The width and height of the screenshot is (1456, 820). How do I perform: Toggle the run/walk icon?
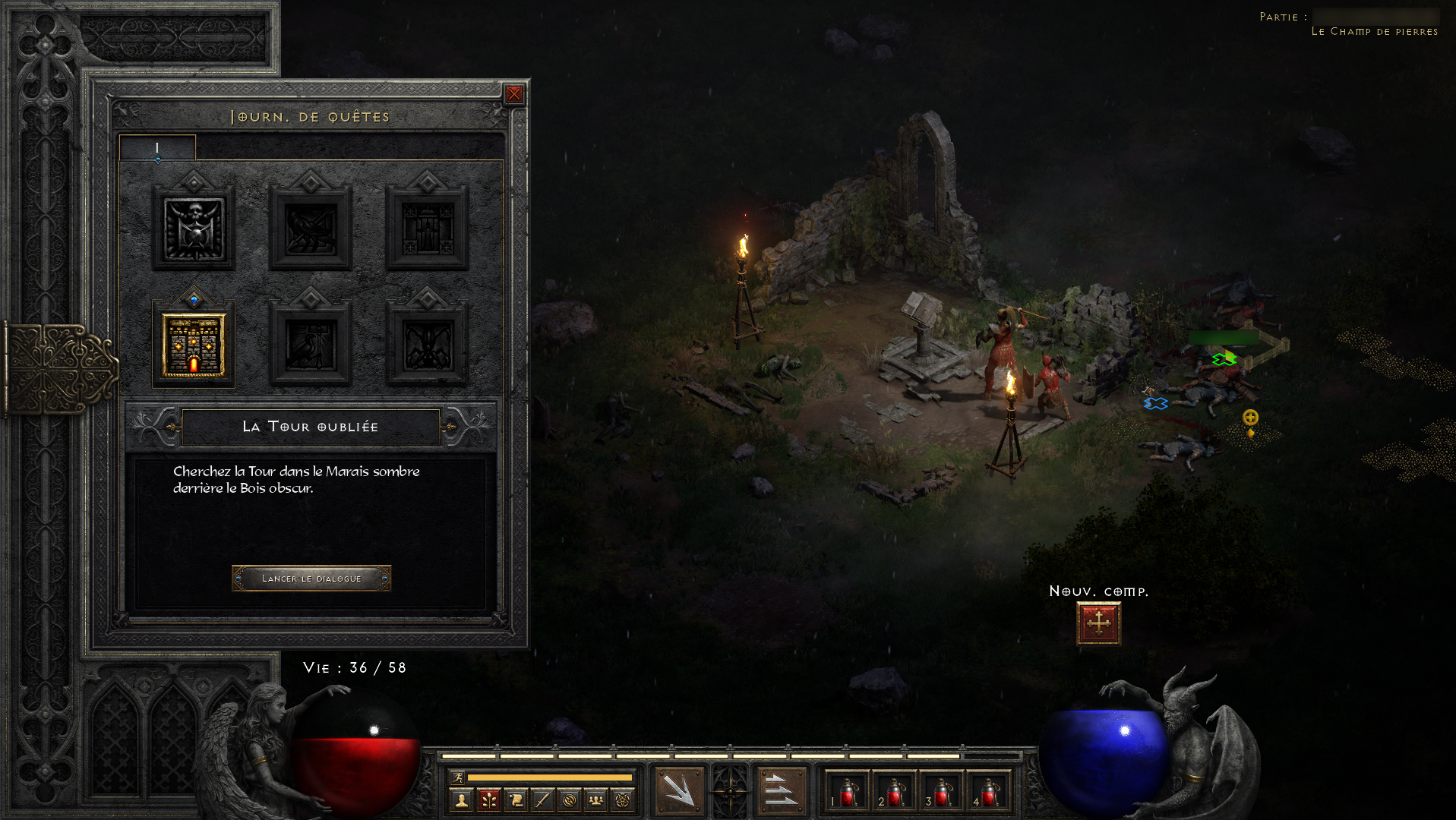pos(457,777)
